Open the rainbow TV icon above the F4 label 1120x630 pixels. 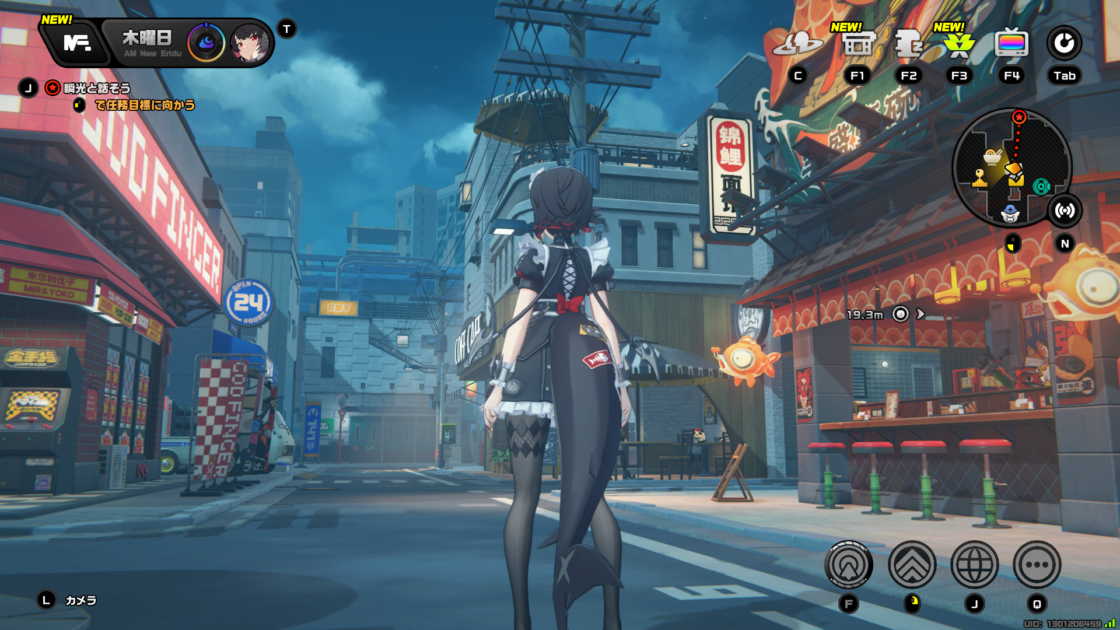1012,44
